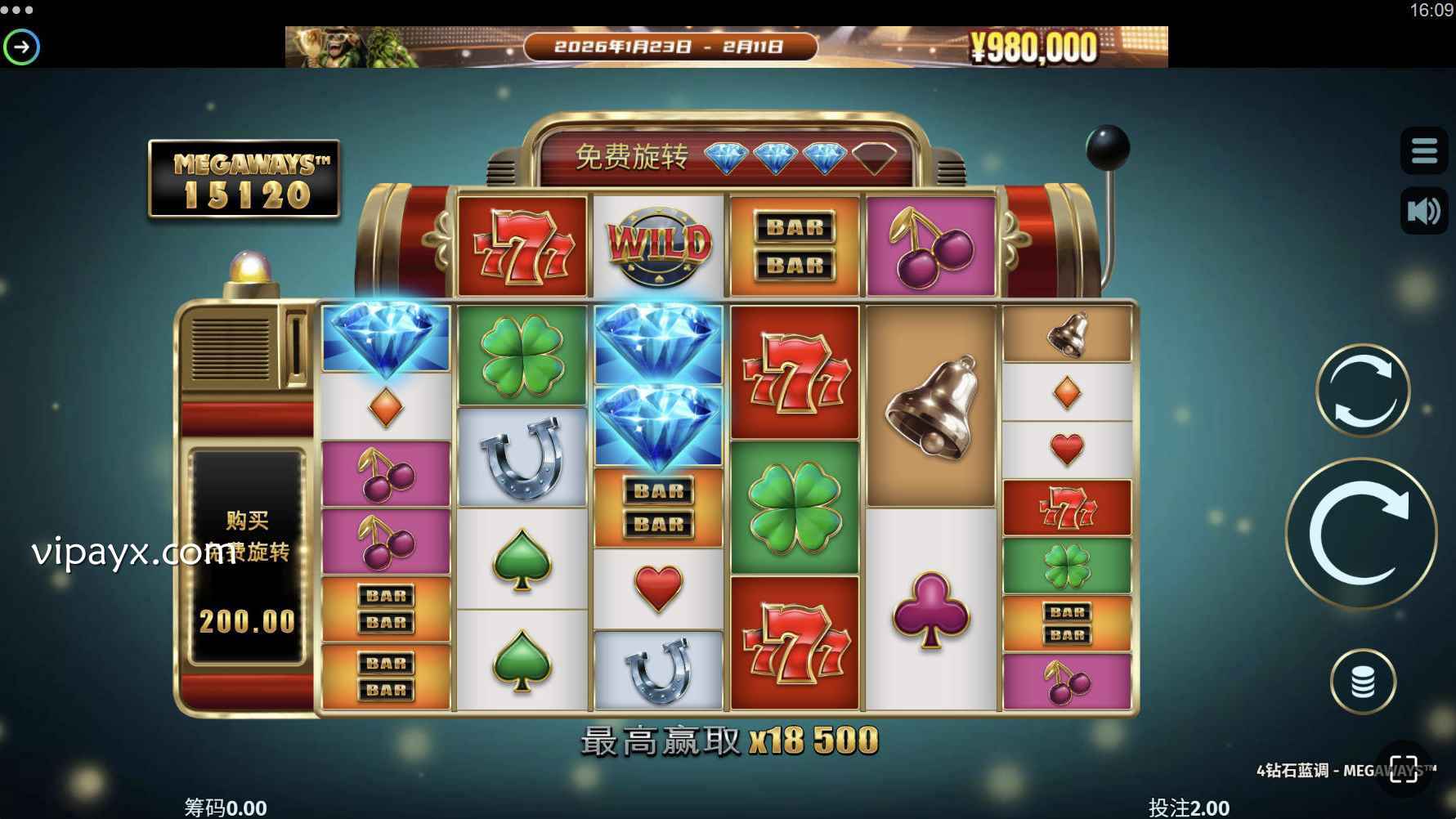Viewport: 1456px width, 819px height.
Task: Select the 最高赢取 x18 500 banner
Action: [726, 742]
